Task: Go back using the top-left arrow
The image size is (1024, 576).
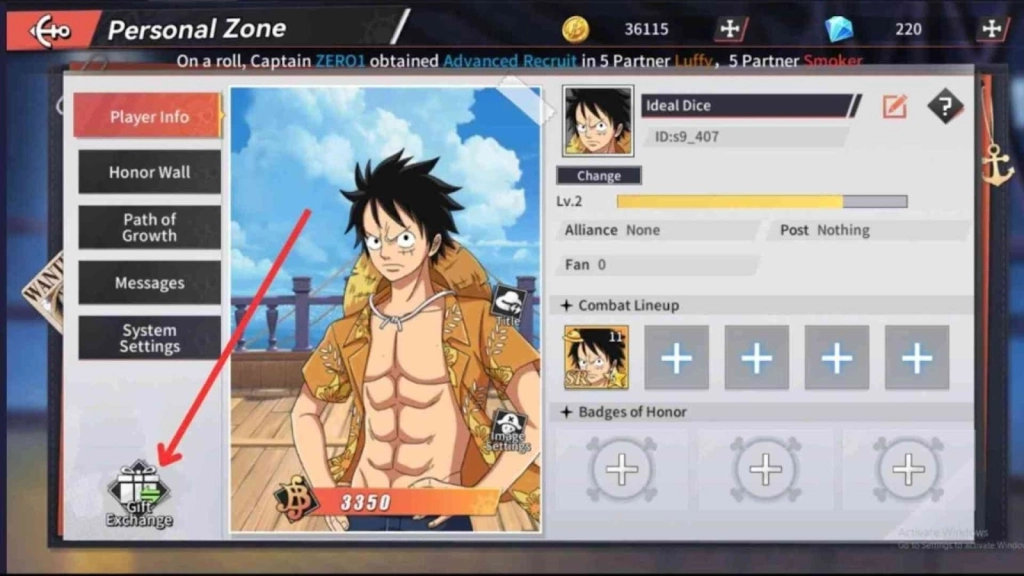Action: (x=50, y=30)
